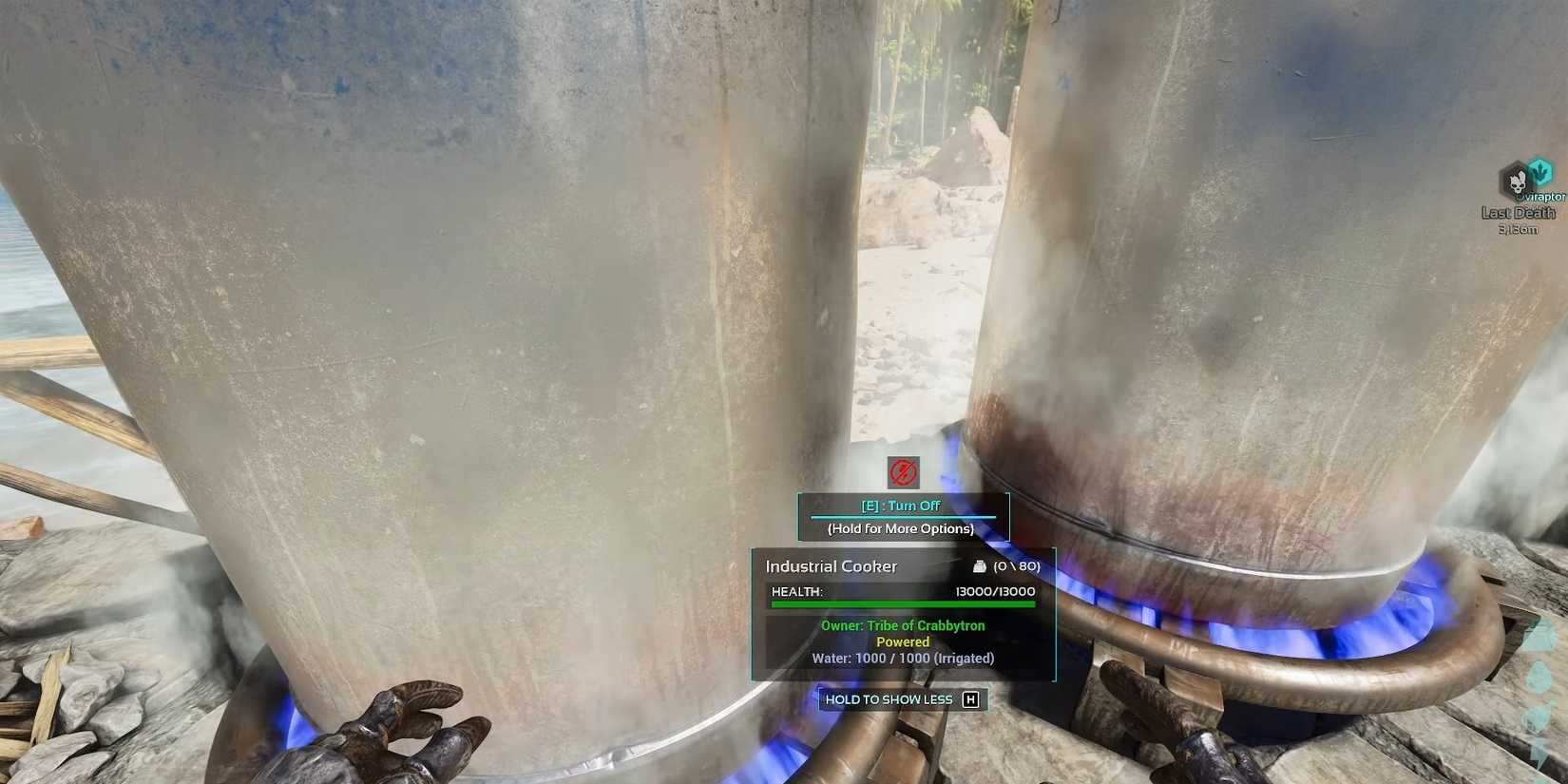
Task: Expand Hold for More Options menu
Action: (x=901, y=528)
